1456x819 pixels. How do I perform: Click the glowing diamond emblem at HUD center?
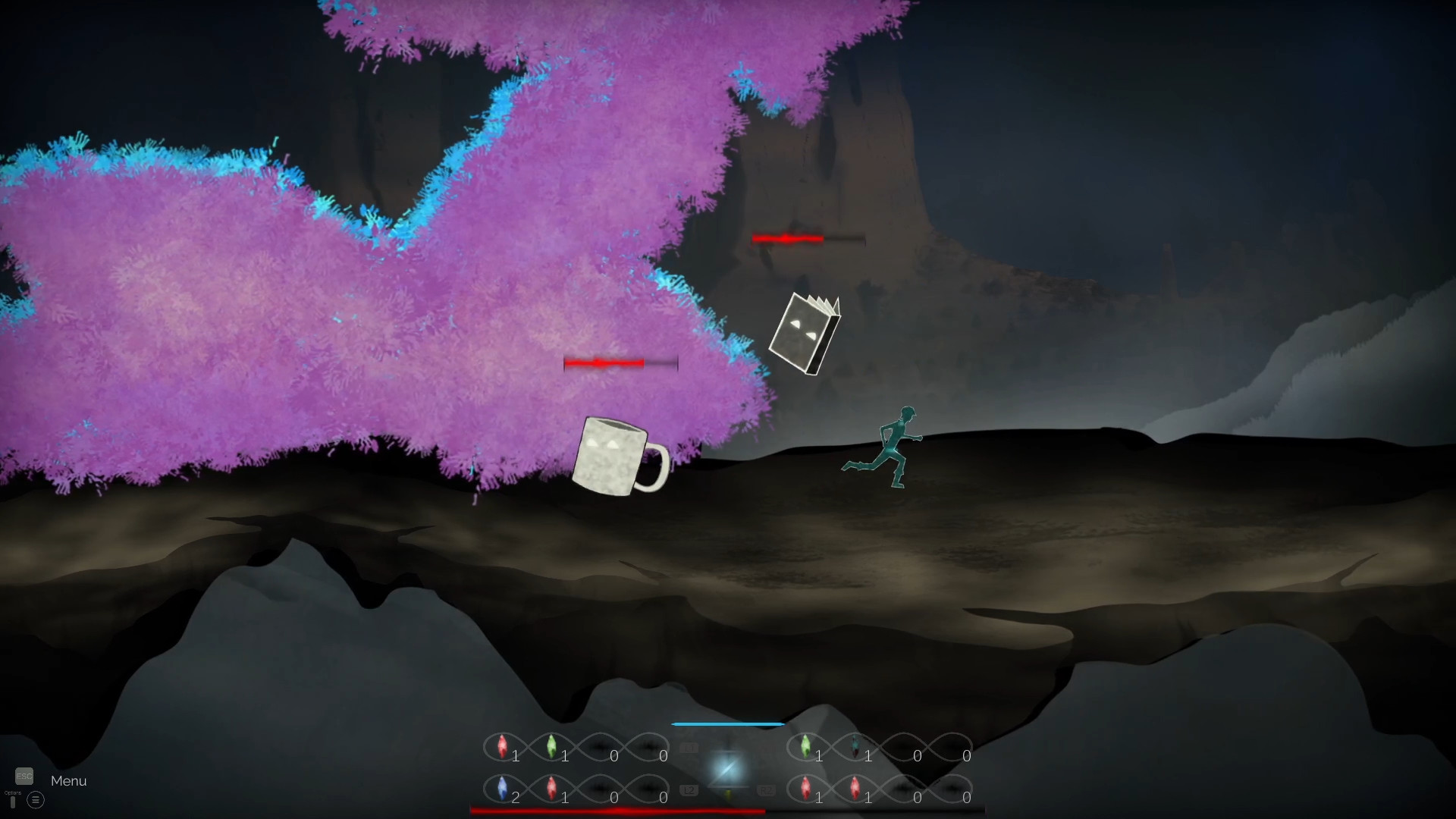click(x=730, y=767)
